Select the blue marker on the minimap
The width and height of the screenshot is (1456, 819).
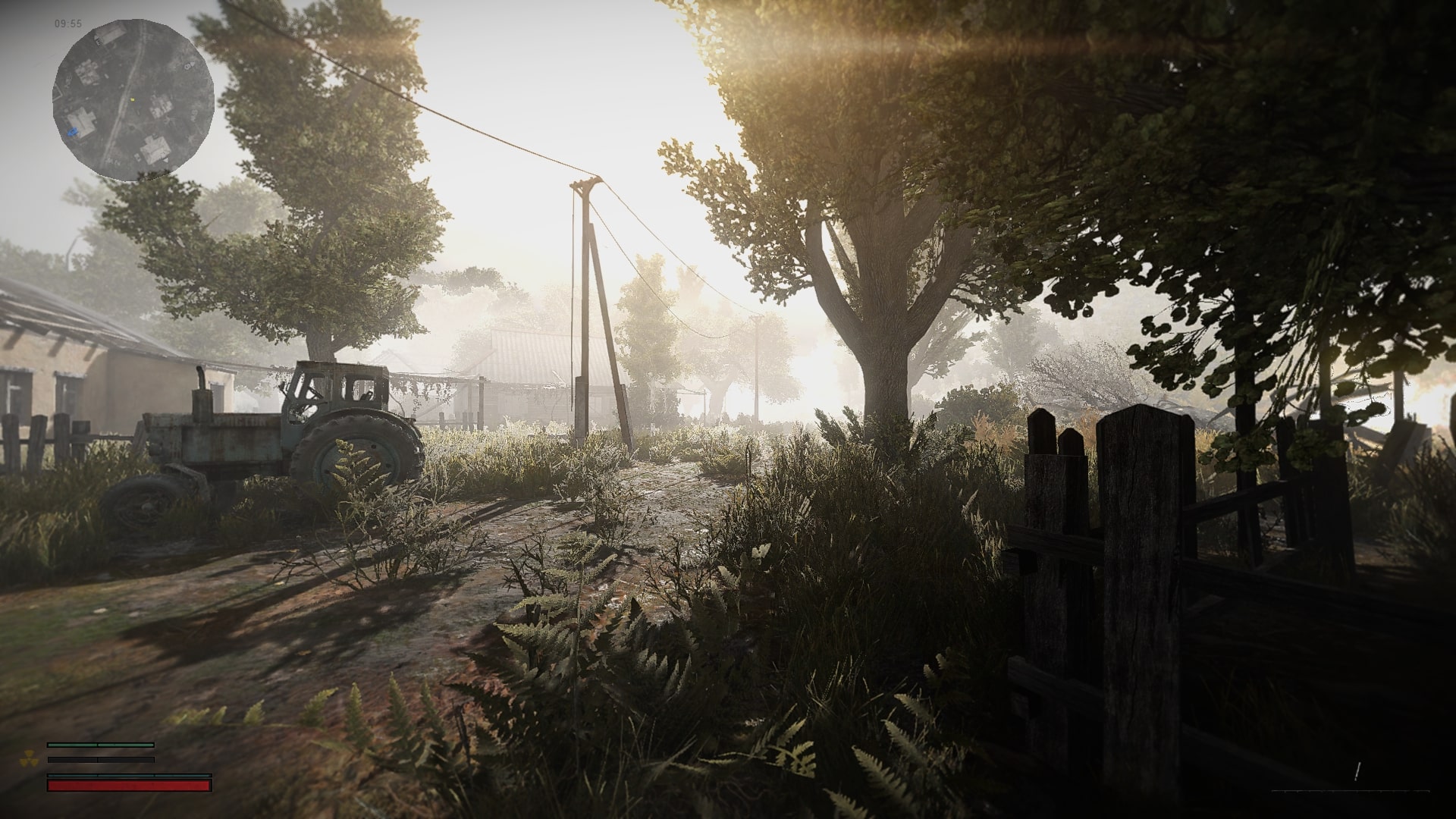[x=73, y=132]
